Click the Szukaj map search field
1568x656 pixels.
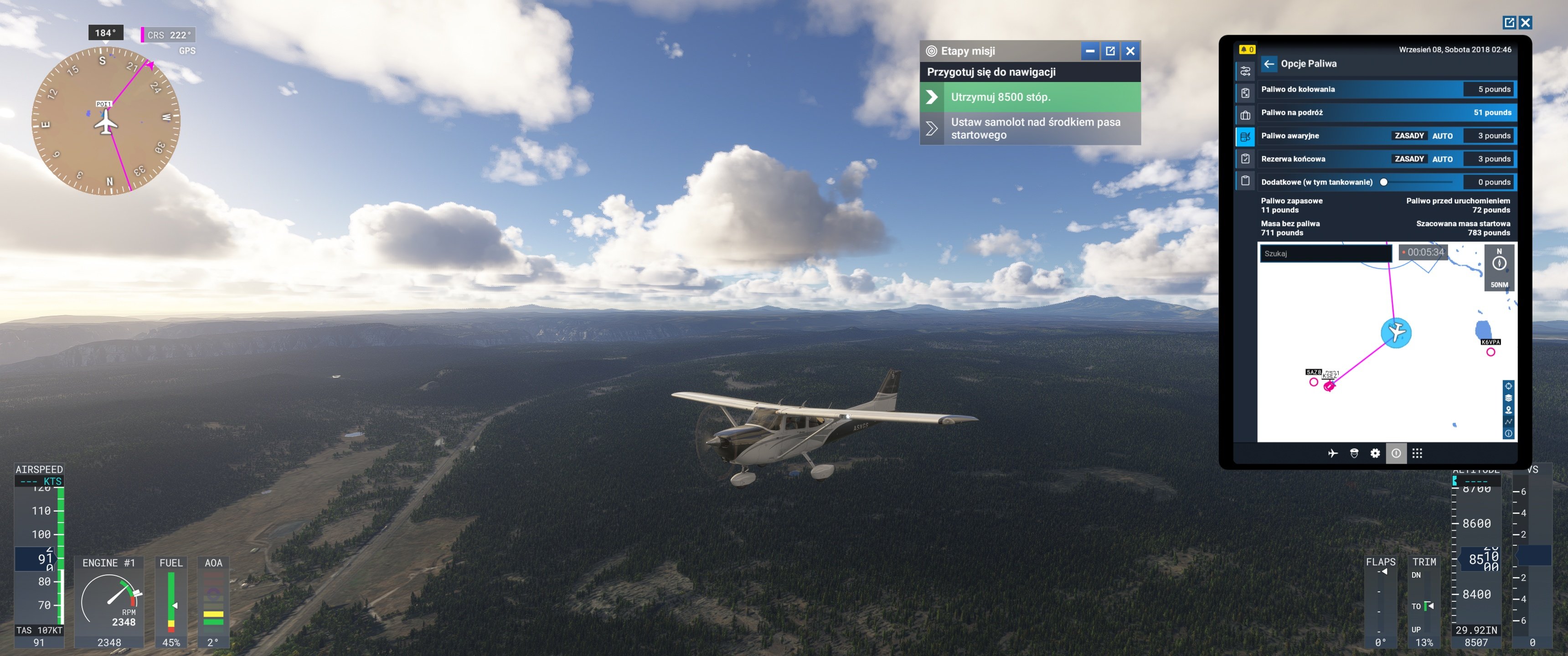tap(1325, 253)
